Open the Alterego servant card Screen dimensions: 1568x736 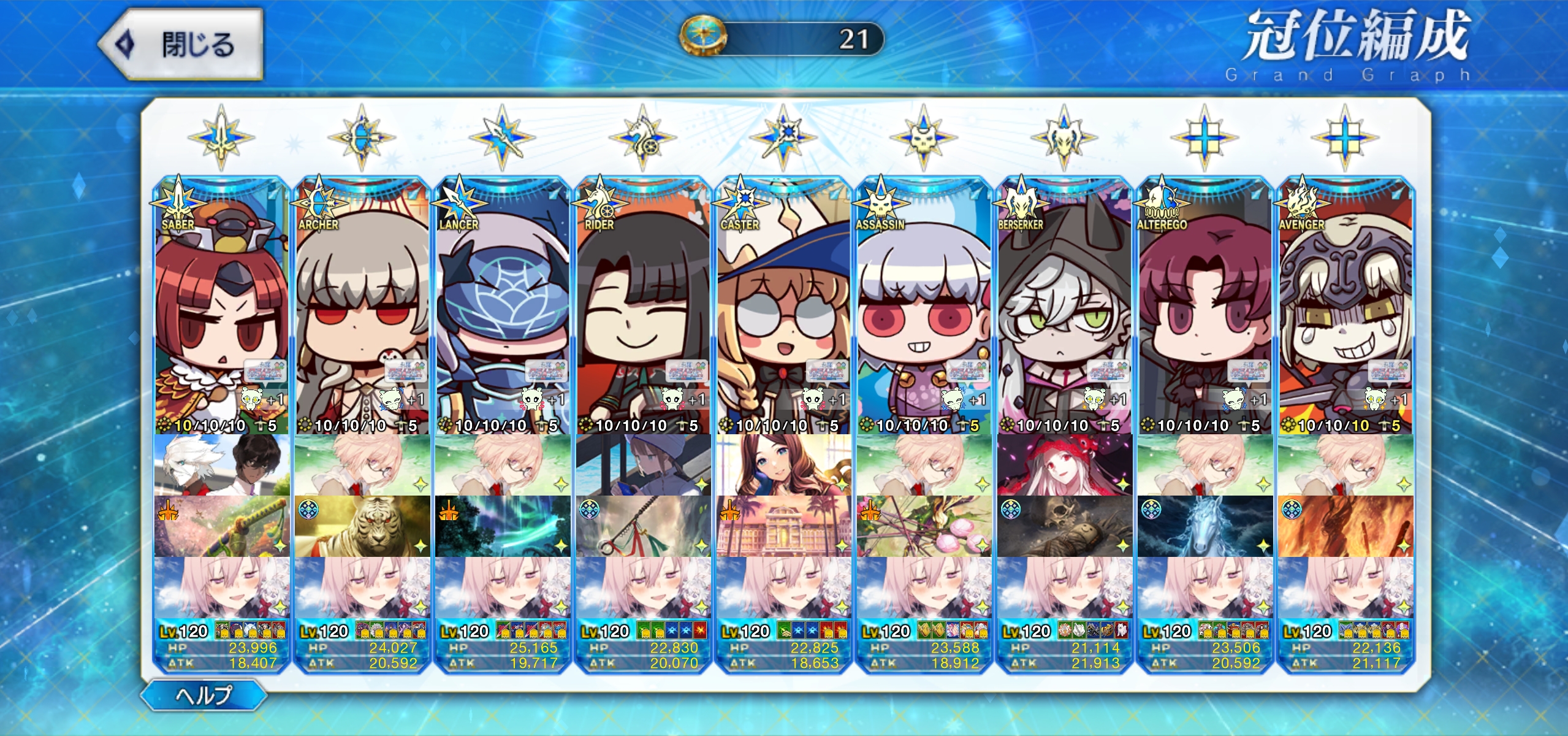click(1205, 307)
